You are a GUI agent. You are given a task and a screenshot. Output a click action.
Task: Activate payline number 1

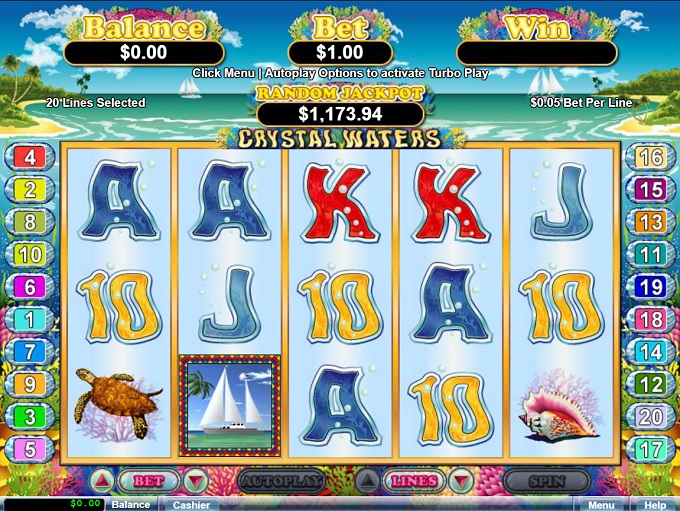pos(30,320)
